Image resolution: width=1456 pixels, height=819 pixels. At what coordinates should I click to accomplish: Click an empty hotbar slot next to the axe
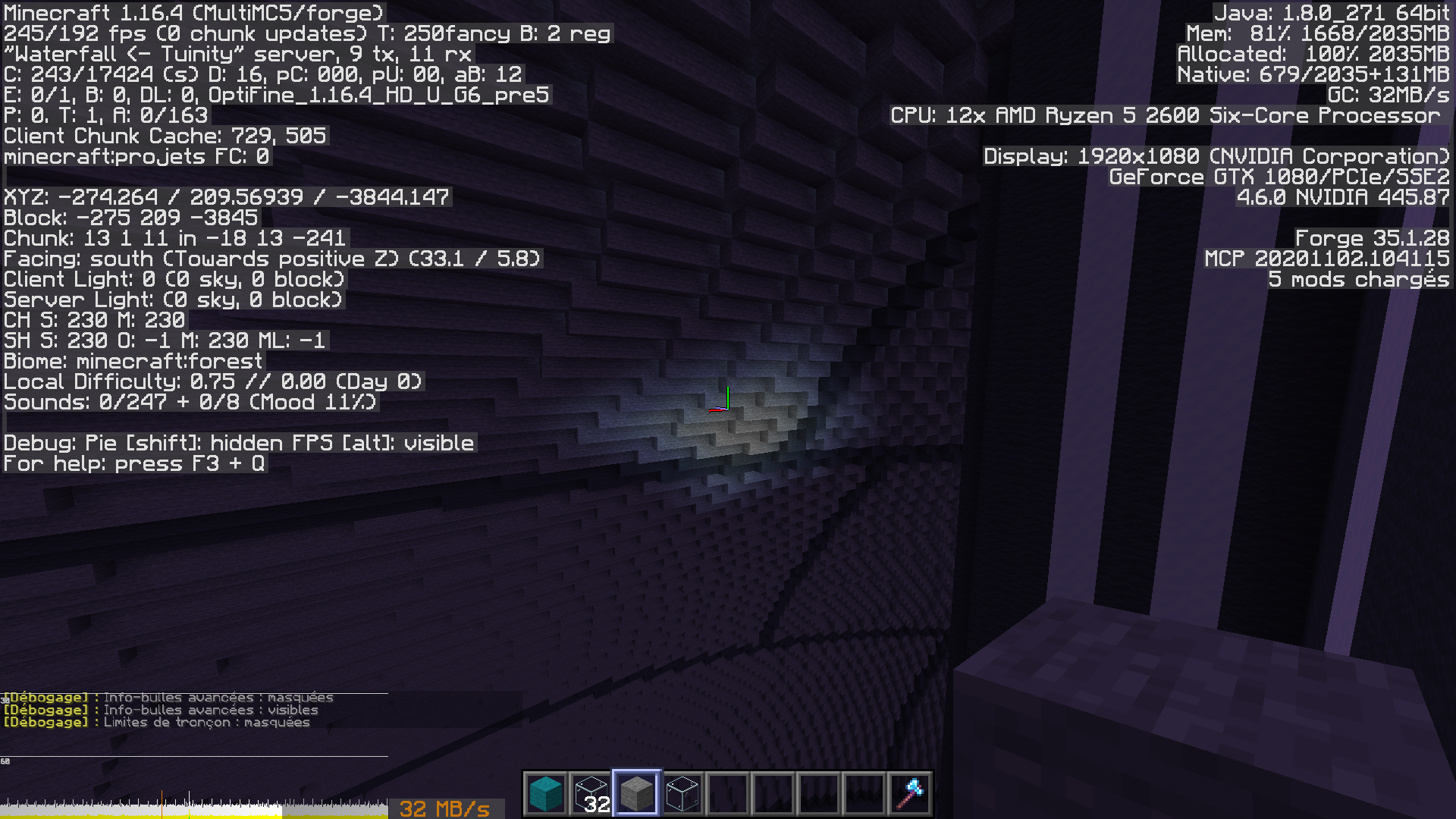tap(865, 792)
